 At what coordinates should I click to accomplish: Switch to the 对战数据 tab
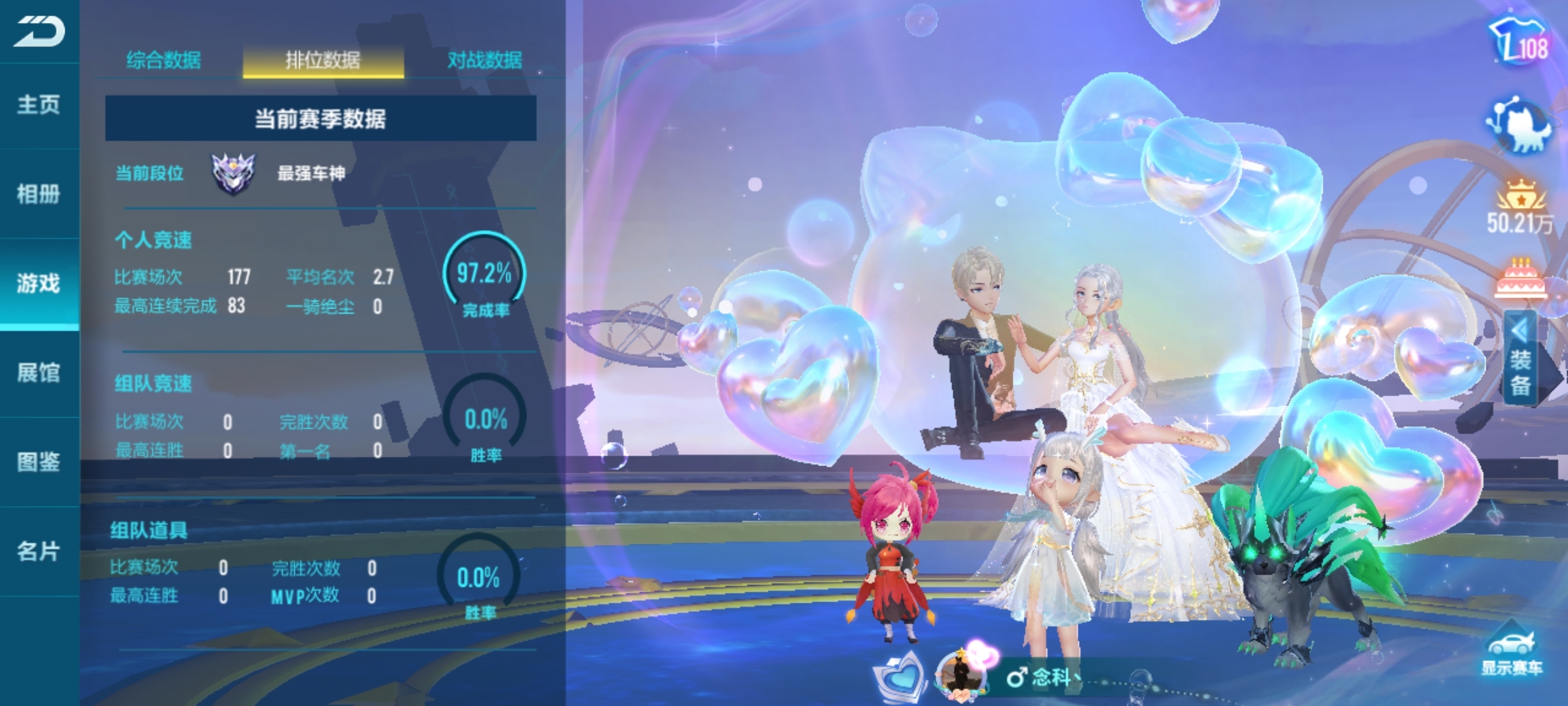click(484, 61)
